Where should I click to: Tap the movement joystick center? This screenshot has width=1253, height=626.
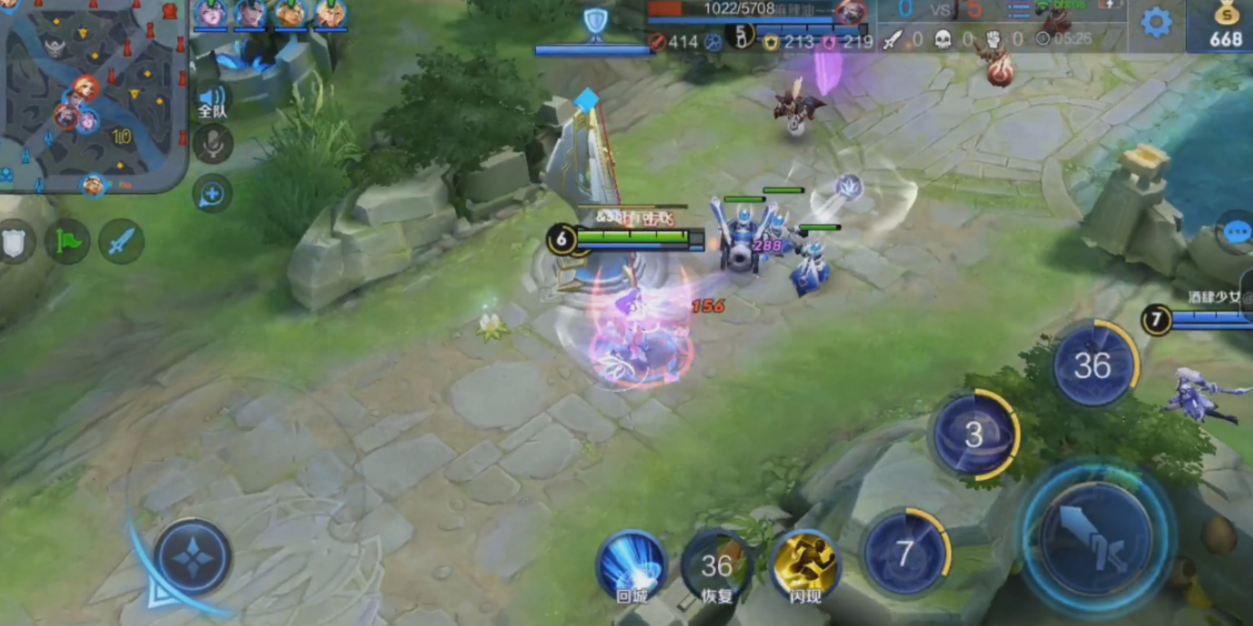point(193,557)
